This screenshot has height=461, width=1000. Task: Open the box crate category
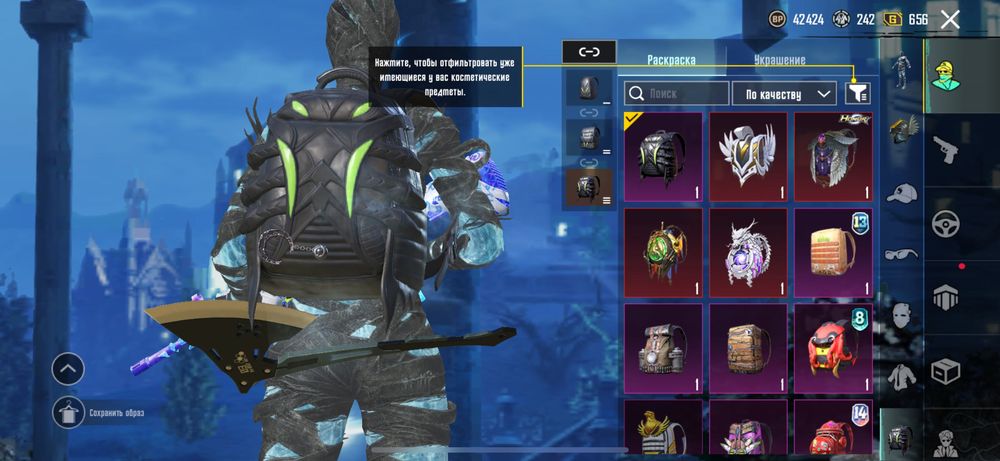(945, 372)
